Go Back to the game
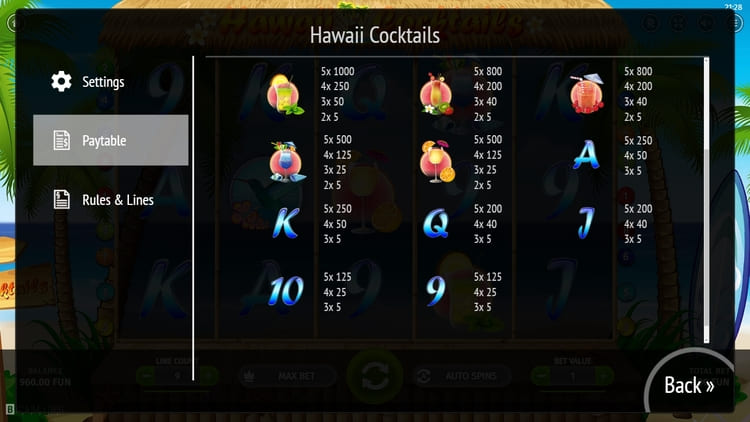Viewport: 750px width, 422px height. (689, 385)
